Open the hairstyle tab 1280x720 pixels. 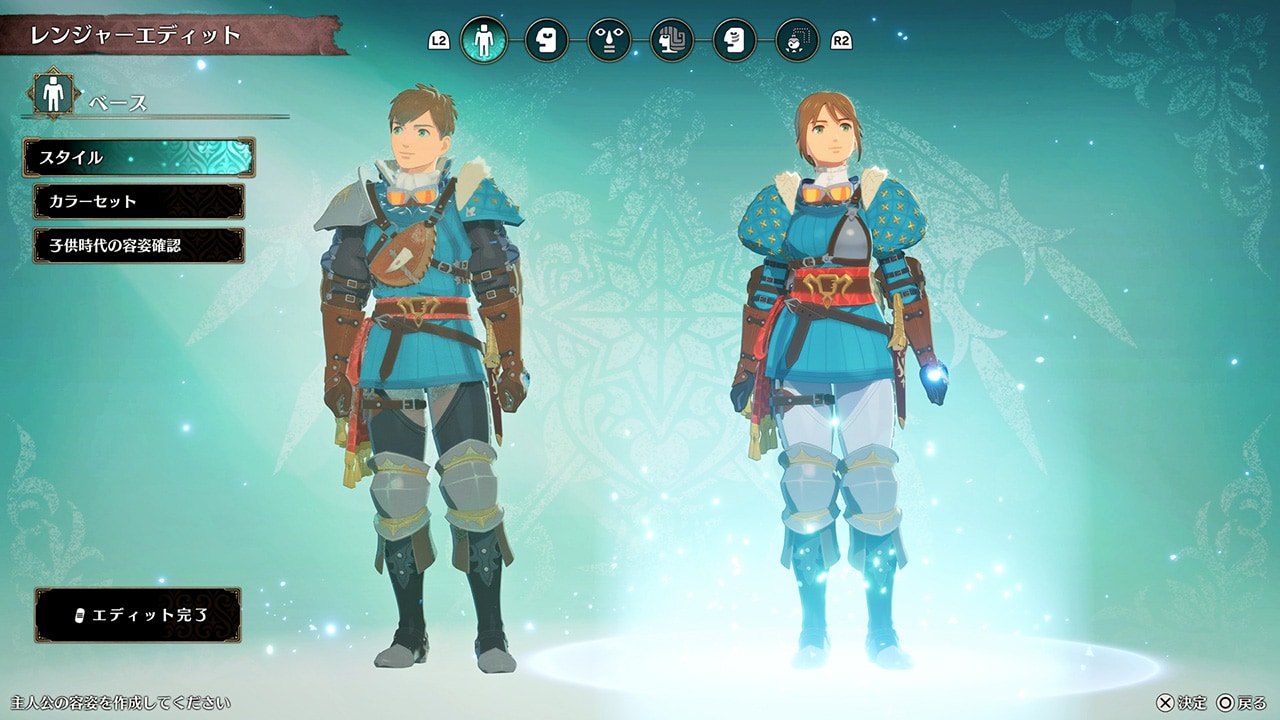[x=672, y=40]
